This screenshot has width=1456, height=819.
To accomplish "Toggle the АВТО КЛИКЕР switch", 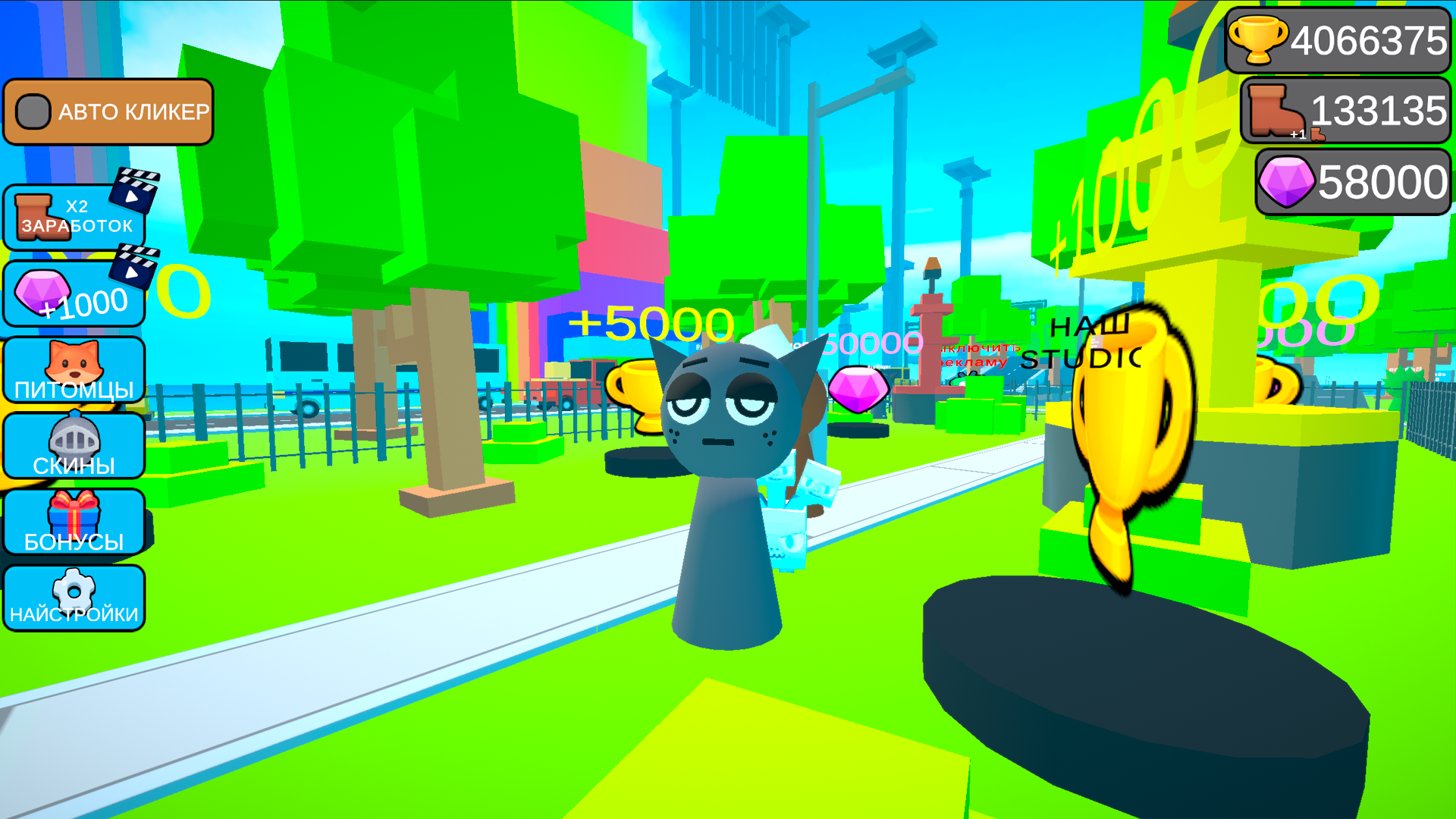I will 108,112.
